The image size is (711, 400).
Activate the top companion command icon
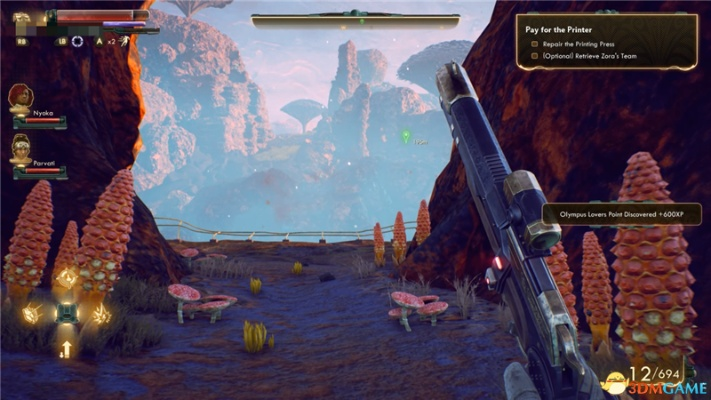tap(67, 277)
